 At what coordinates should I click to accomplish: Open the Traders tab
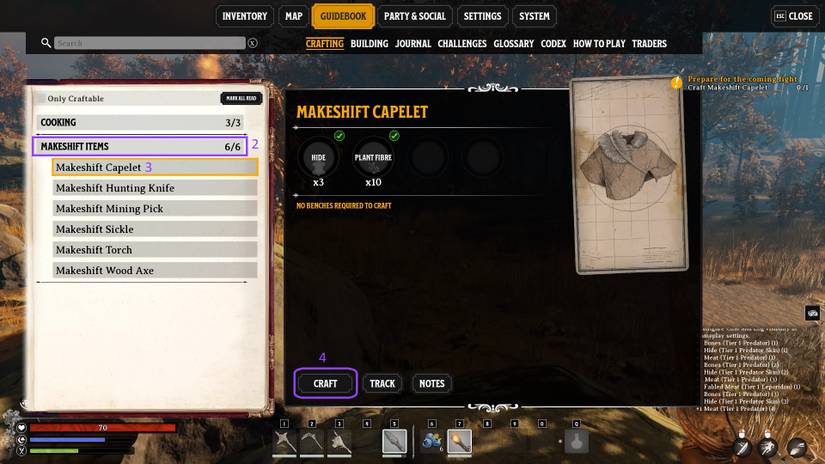[649, 44]
